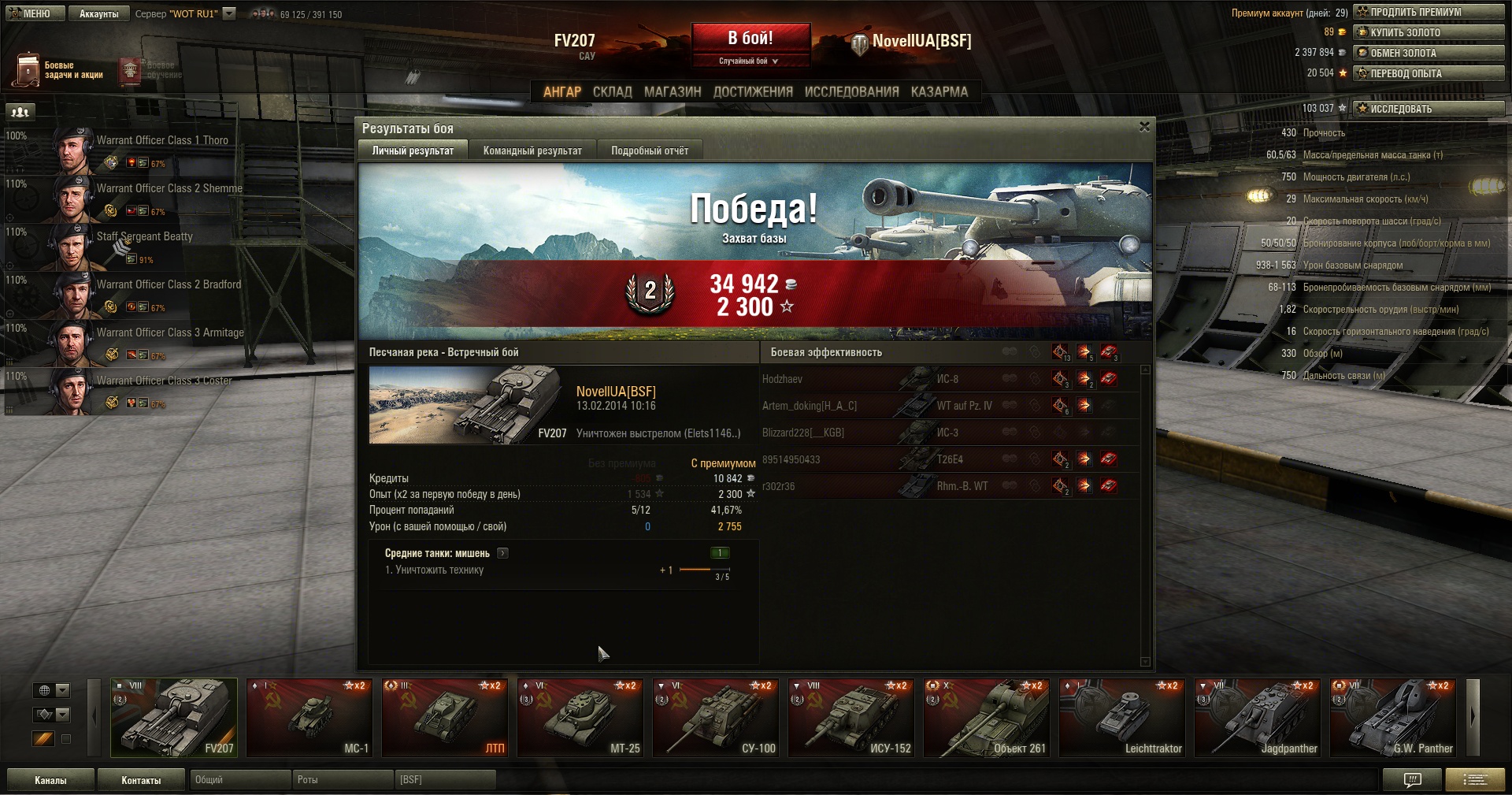The width and height of the screenshot is (1512, 795).
Task: Click КУПИТЬ ЗОЛОТО button
Action: point(1428,32)
